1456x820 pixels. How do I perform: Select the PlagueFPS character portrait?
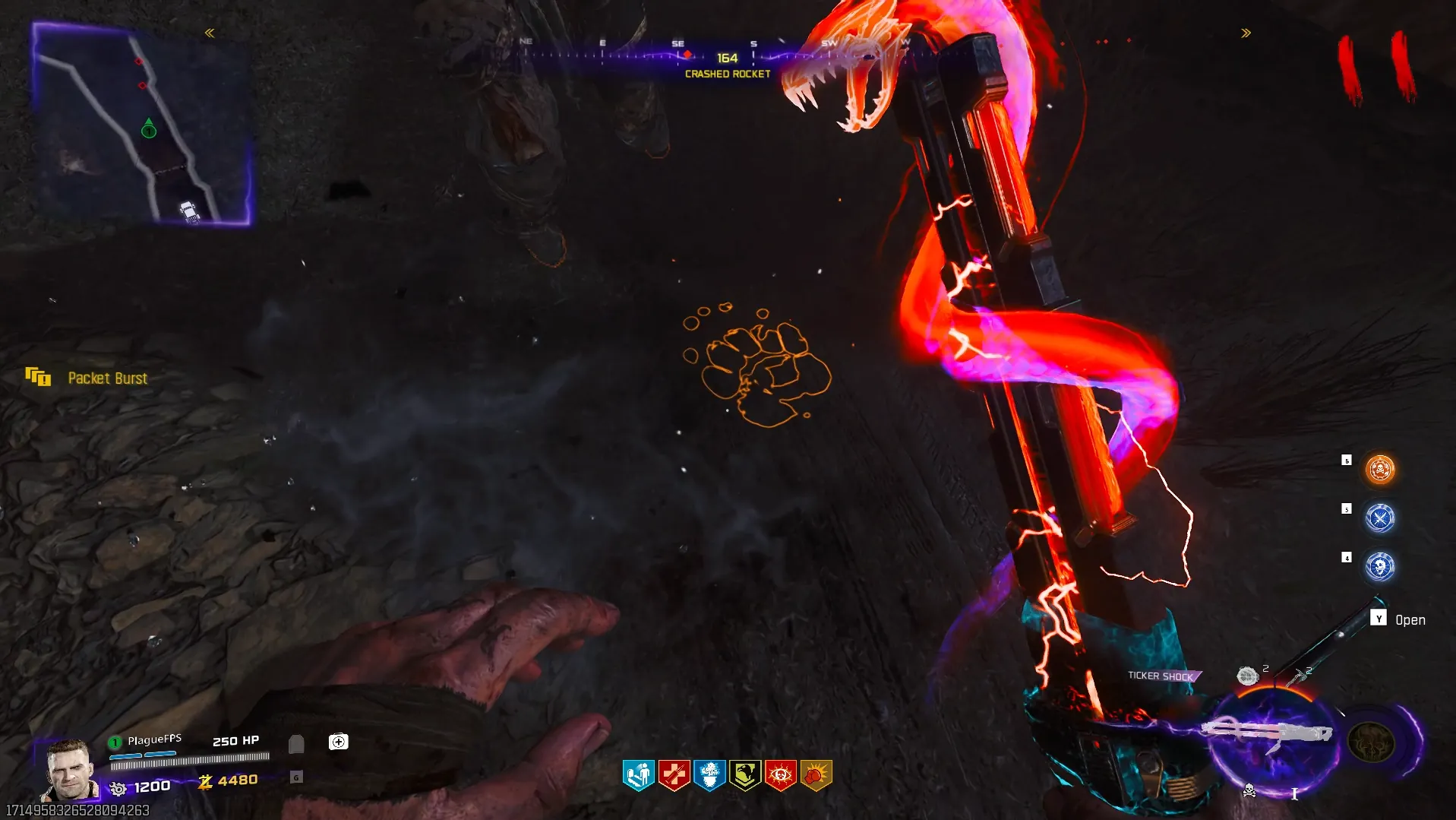[x=69, y=769]
